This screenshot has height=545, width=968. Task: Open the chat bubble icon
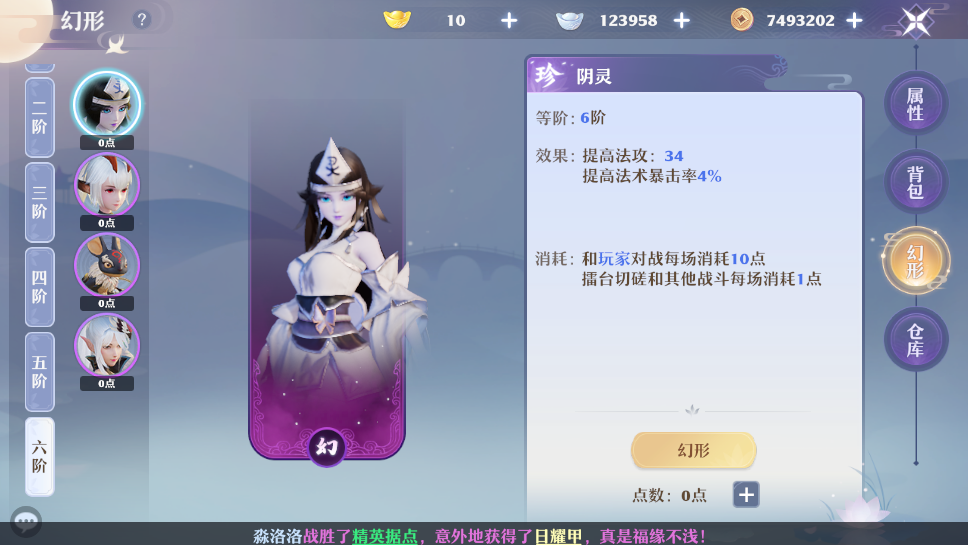[26, 522]
